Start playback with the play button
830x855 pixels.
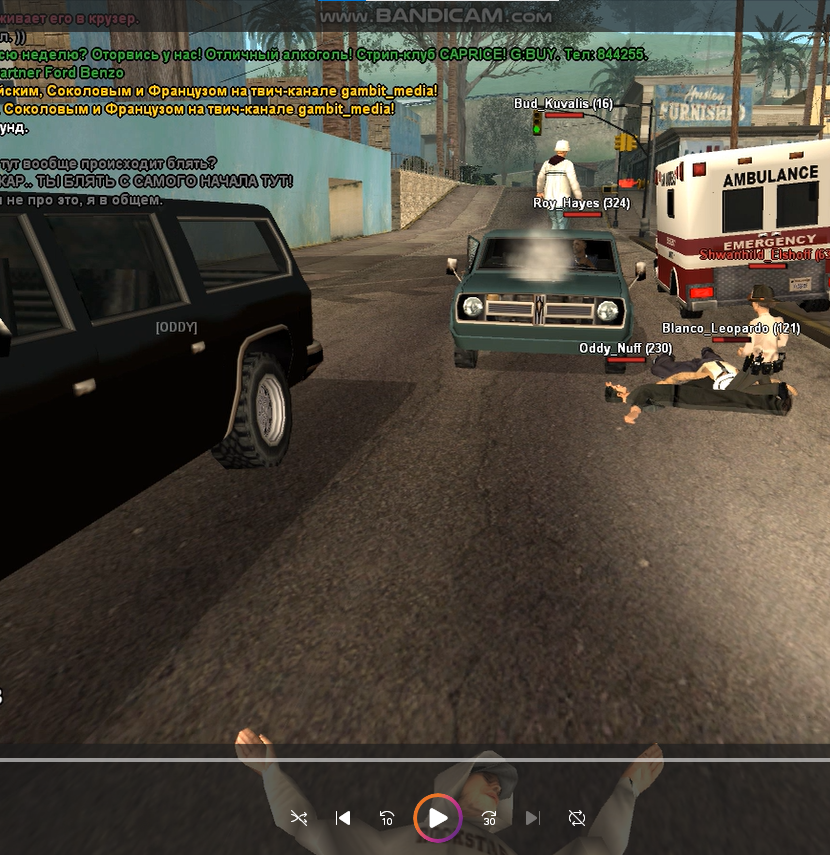coord(438,818)
